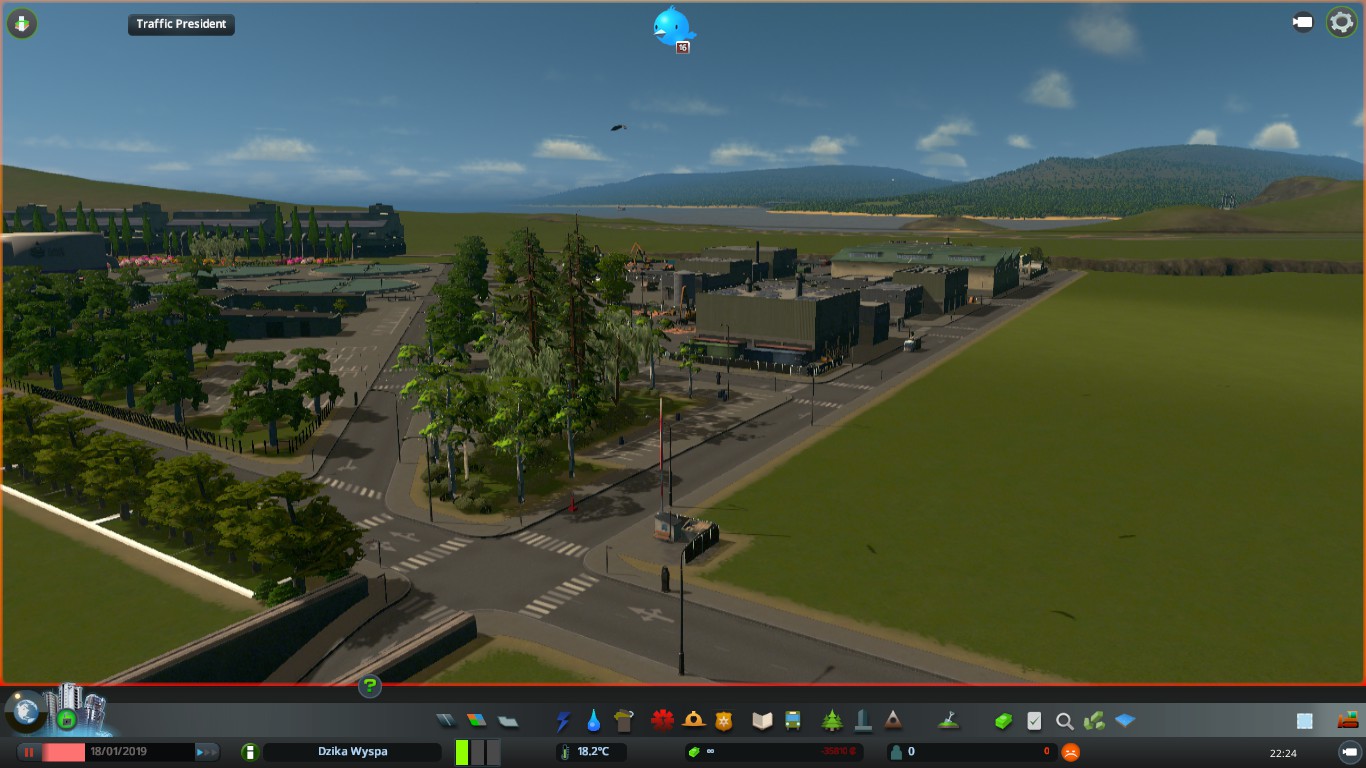Open the Fire Department helmet menu
This screenshot has height=768, width=1366.
(693, 720)
